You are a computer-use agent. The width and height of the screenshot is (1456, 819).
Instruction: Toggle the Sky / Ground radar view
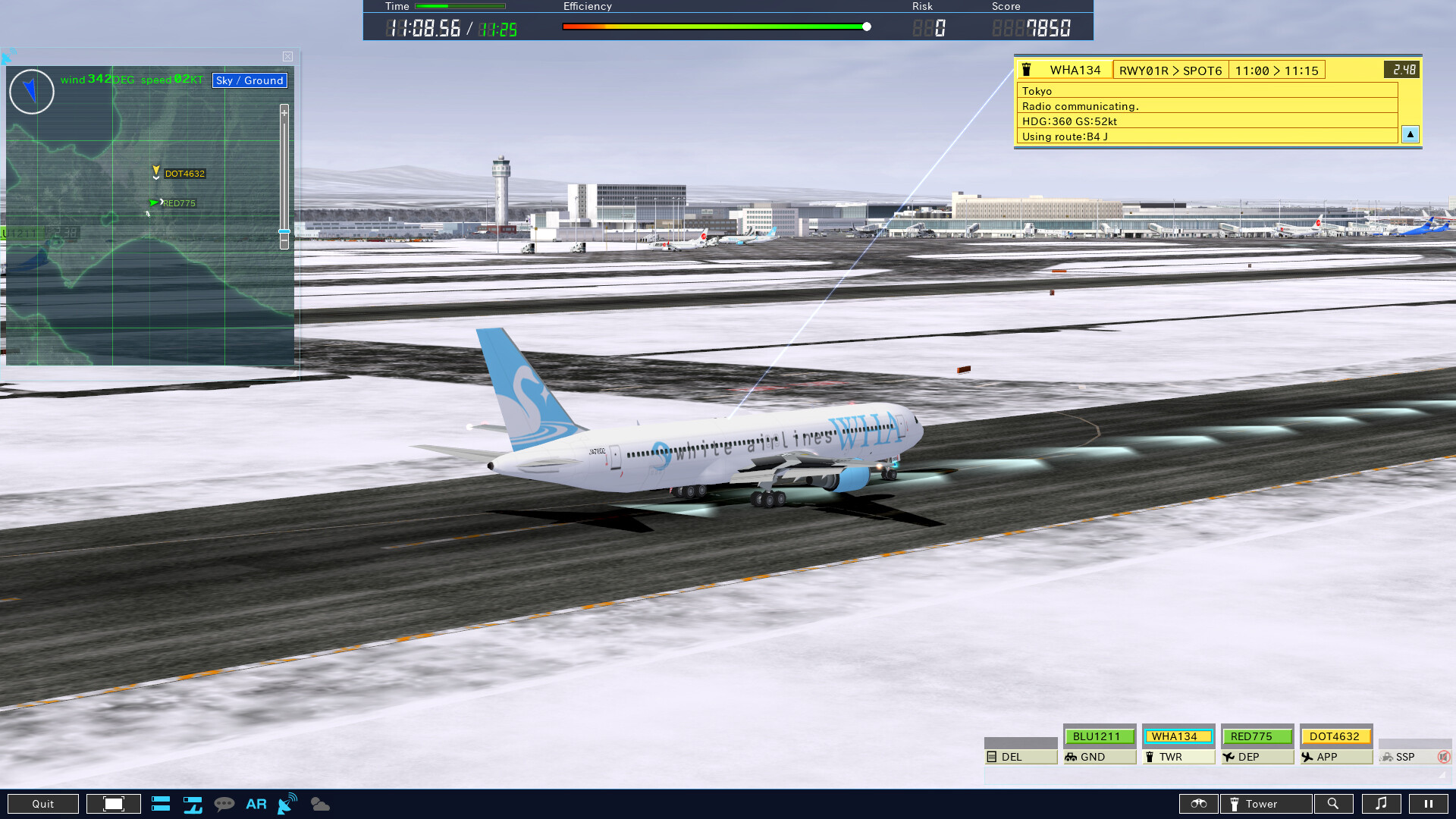coord(249,80)
